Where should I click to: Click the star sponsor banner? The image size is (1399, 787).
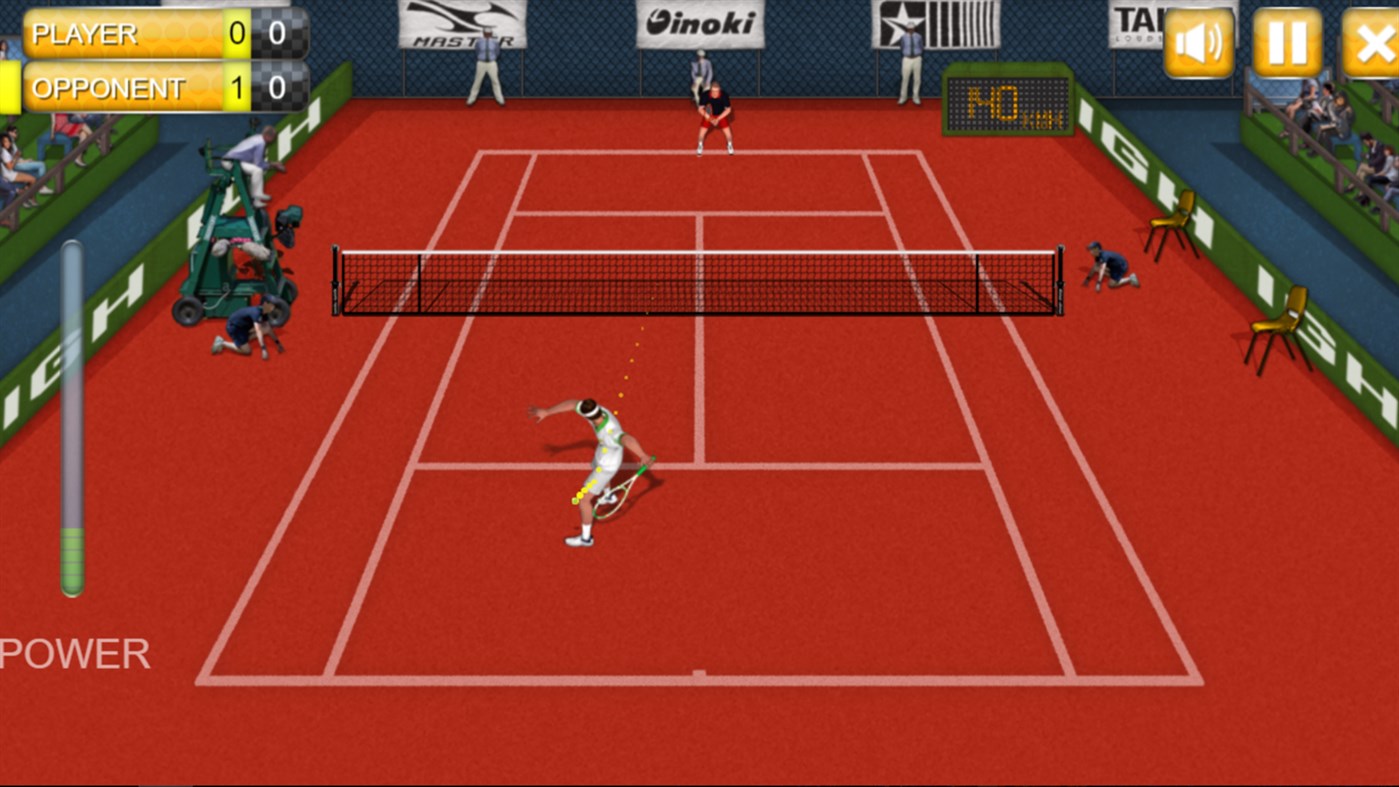click(x=938, y=22)
